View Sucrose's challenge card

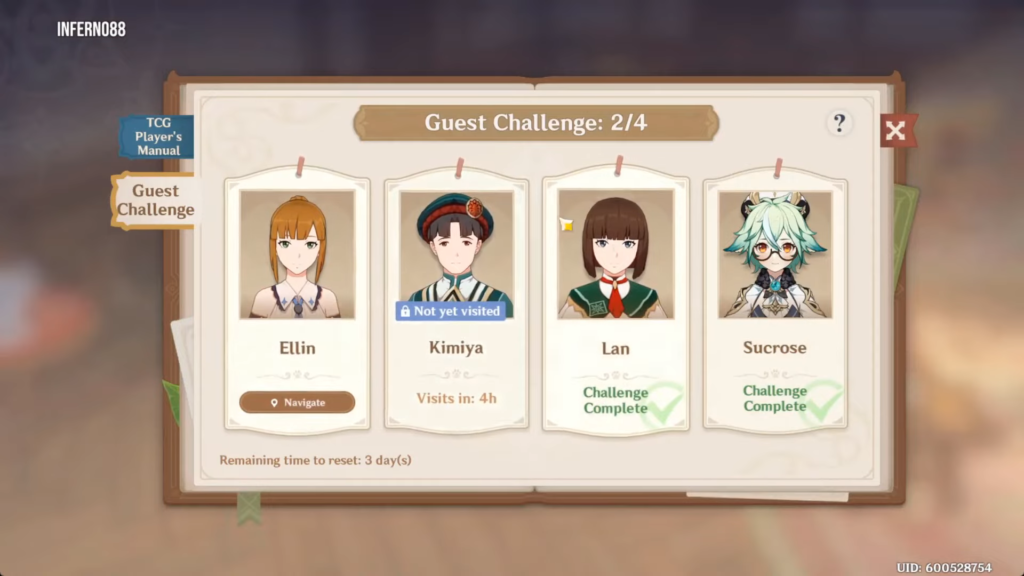coord(775,300)
